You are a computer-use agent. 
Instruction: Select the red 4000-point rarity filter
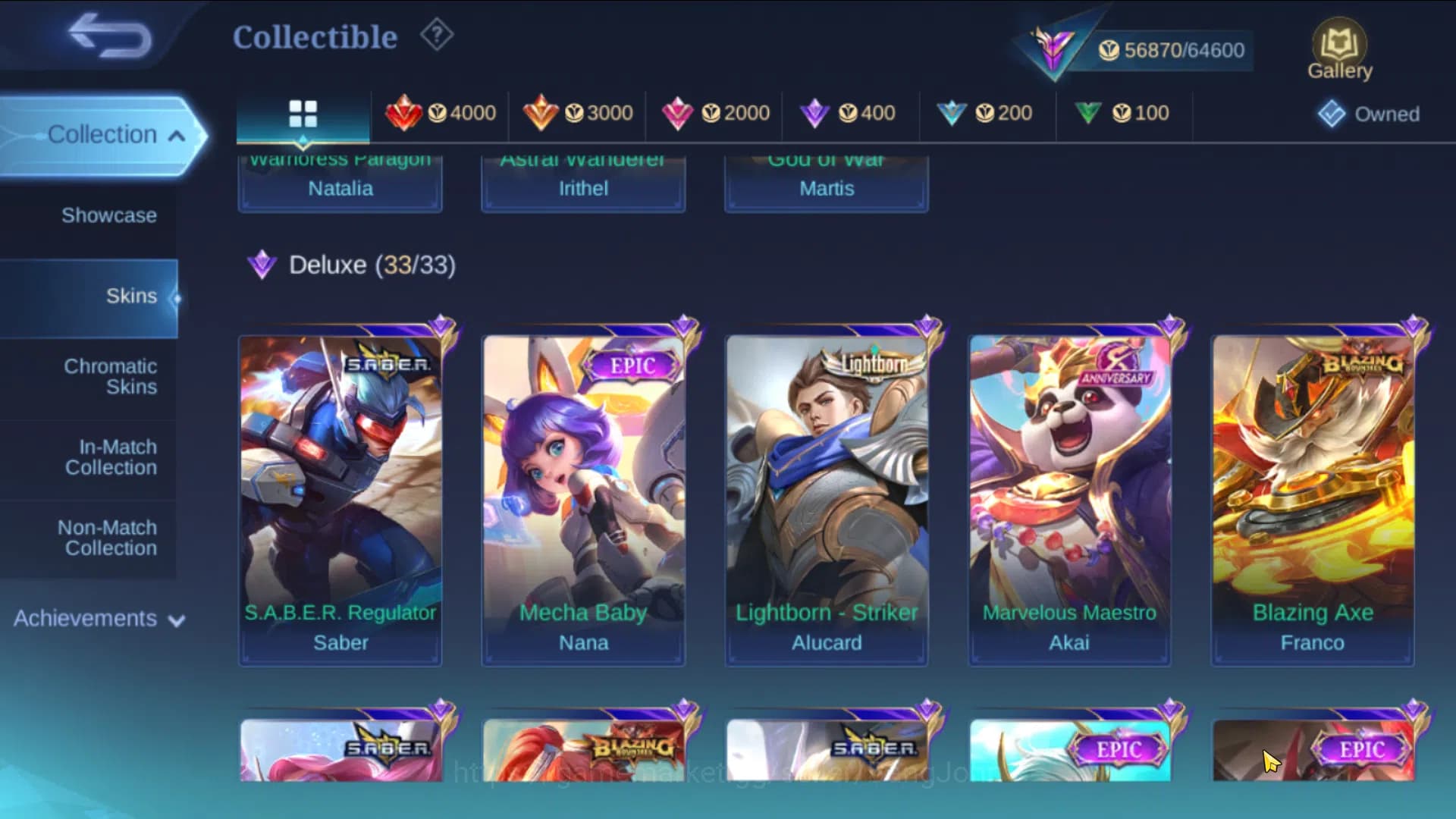(440, 112)
